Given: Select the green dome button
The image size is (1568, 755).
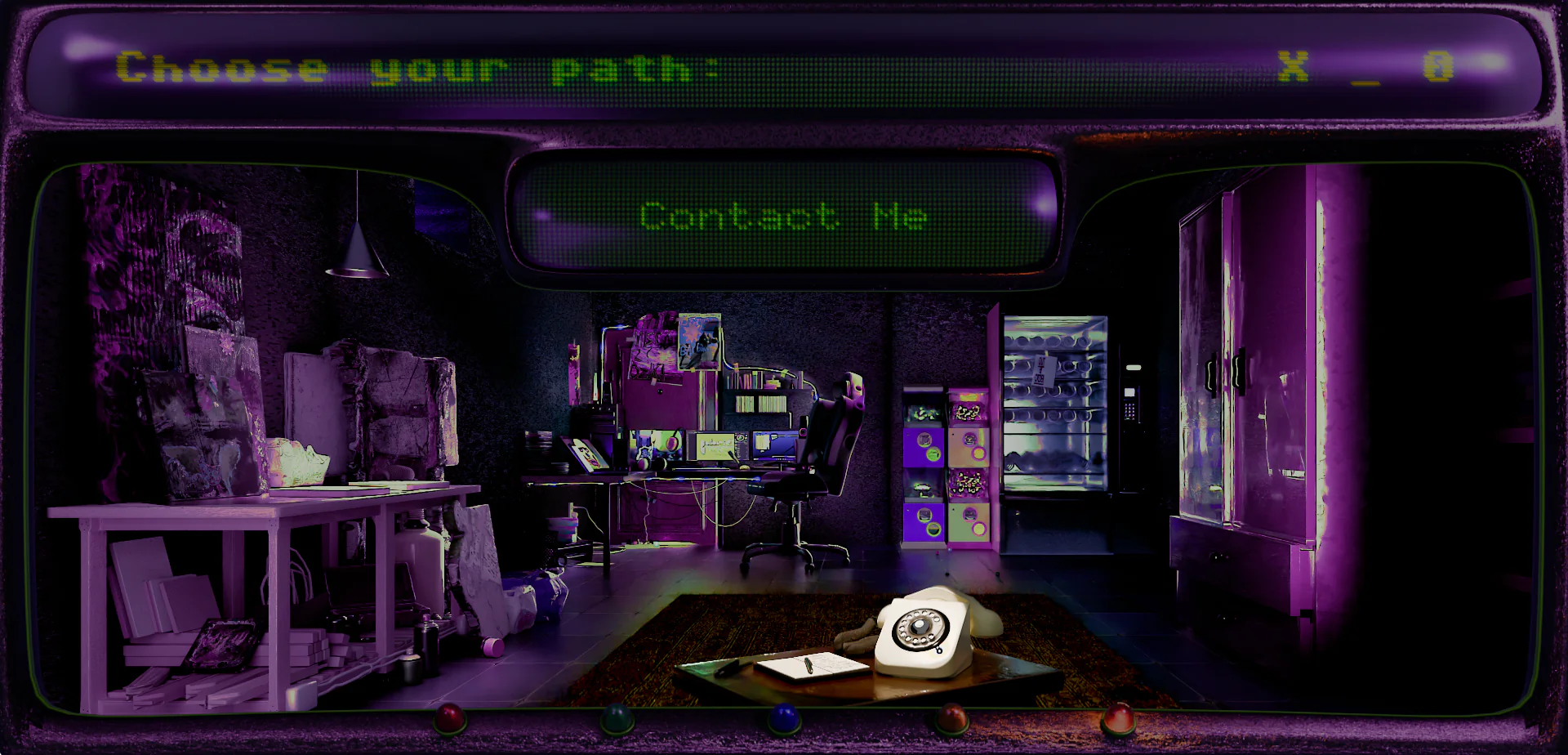Looking at the screenshot, I should click(617, 717).
